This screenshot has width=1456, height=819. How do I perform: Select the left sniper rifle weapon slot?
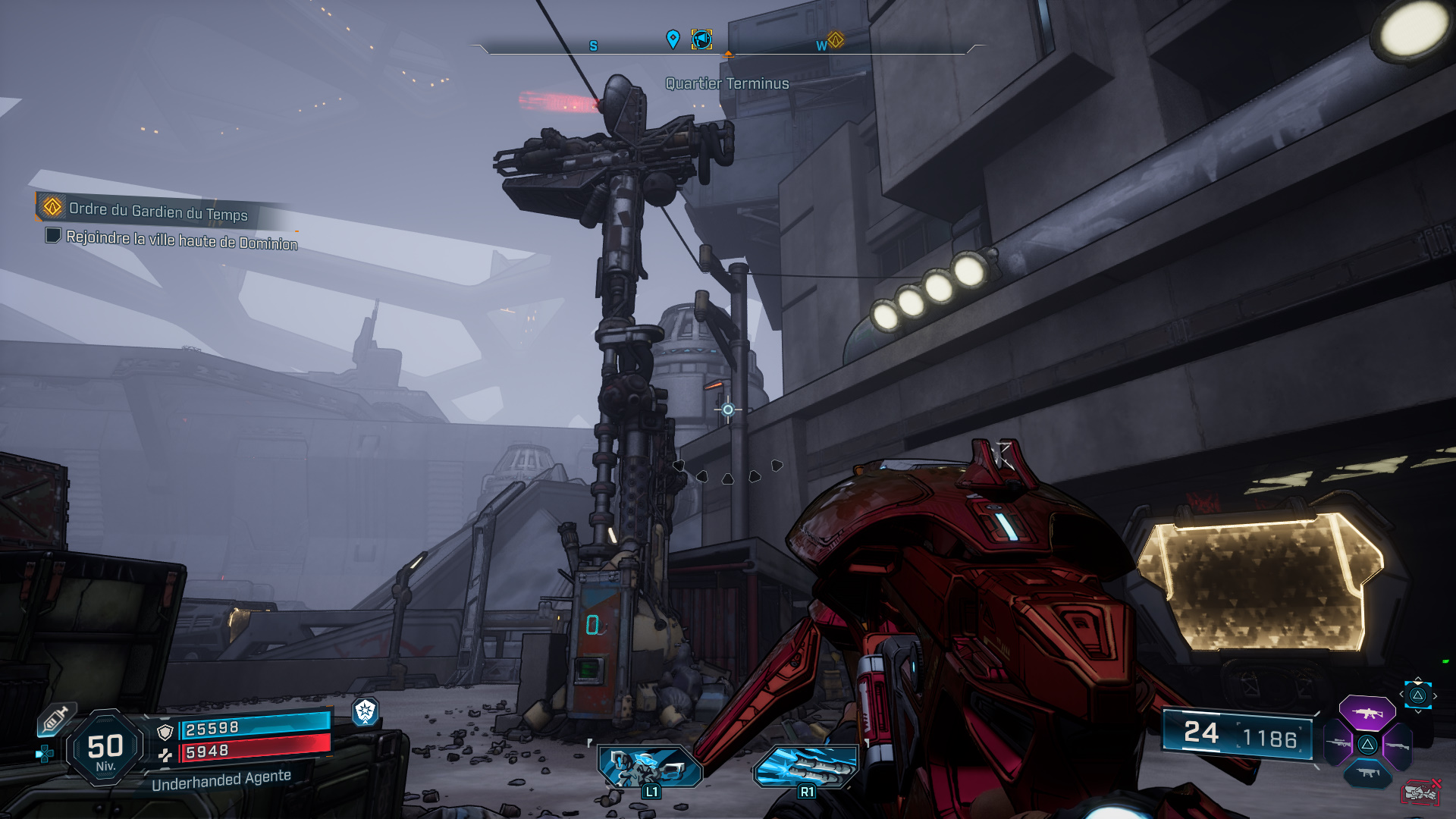[x=1338, y=742]
